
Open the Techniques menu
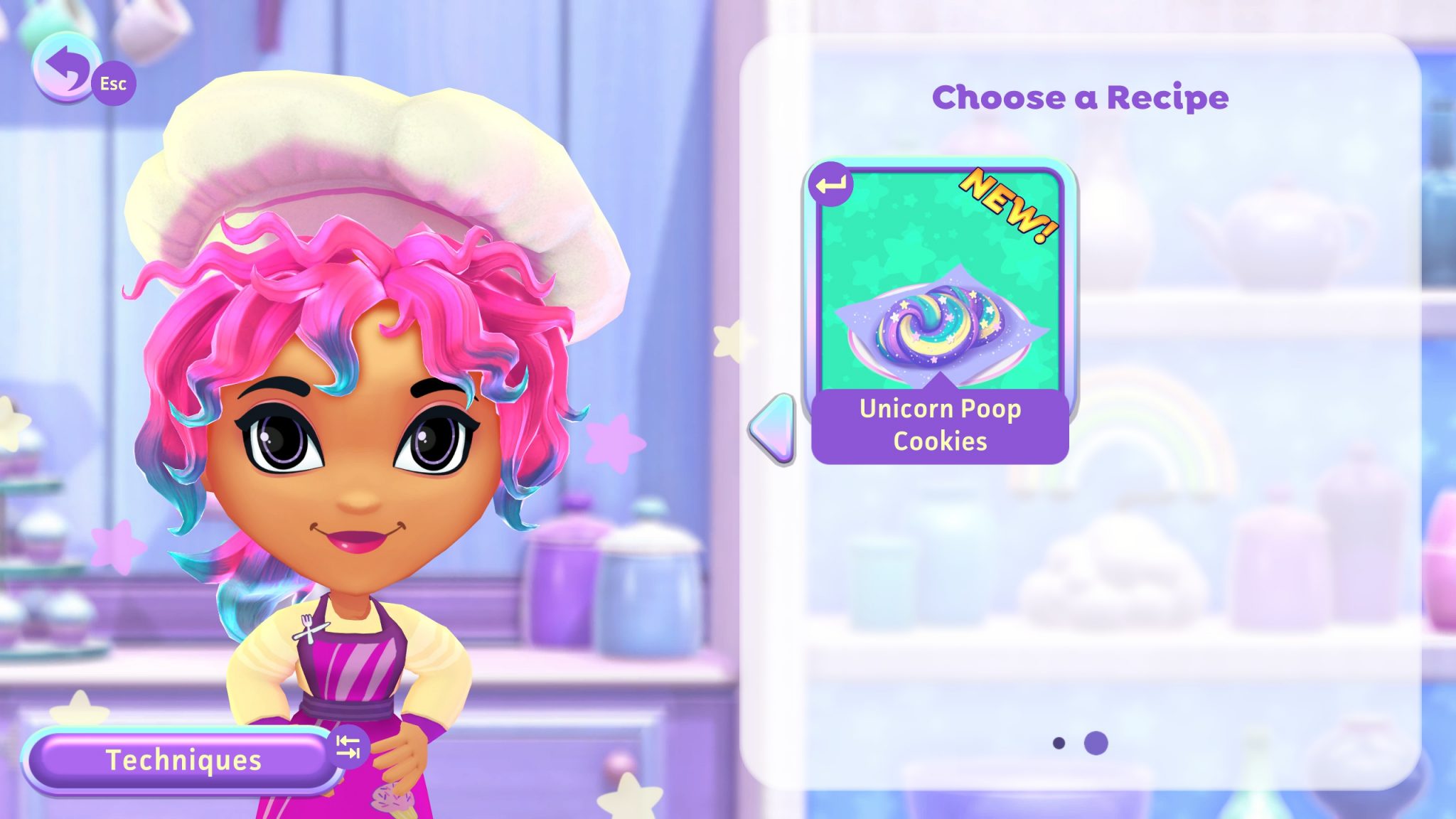pos(182,760)
